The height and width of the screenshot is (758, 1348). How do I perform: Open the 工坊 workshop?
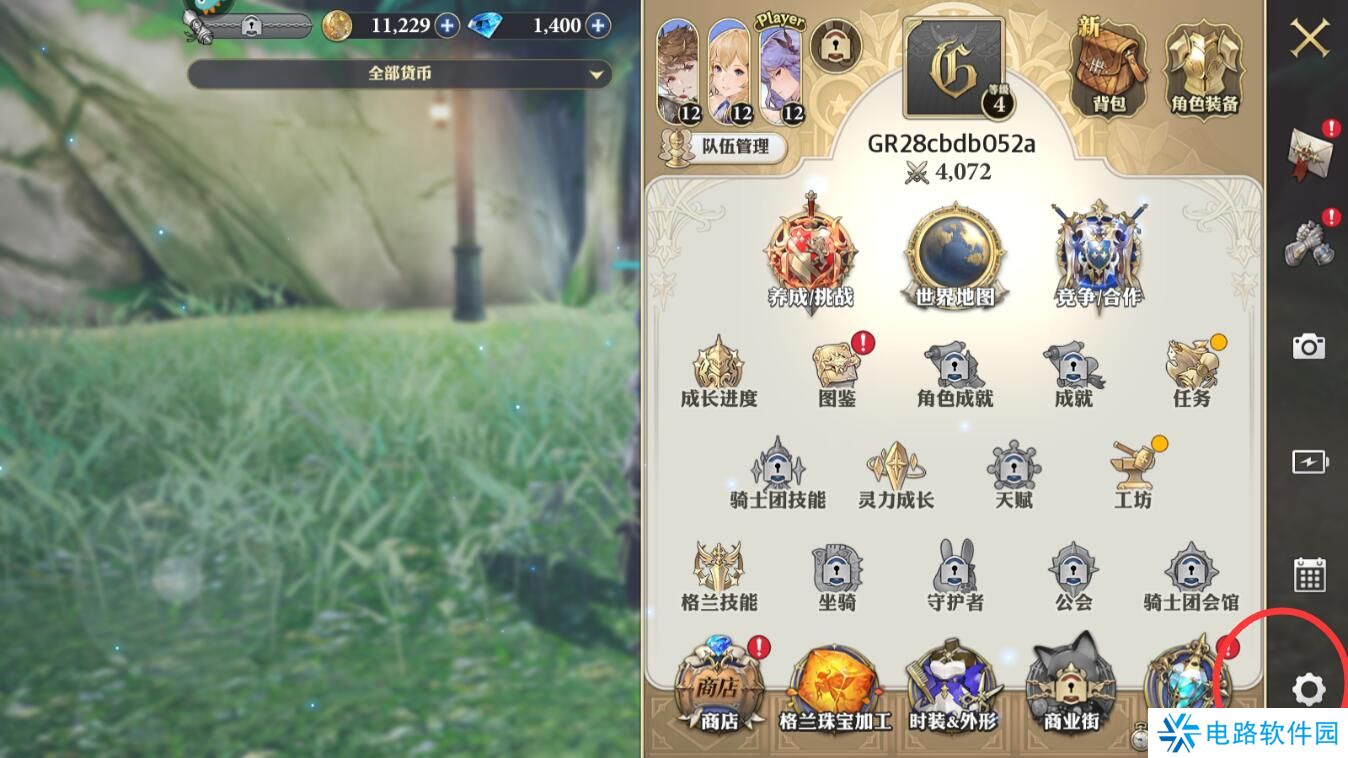click(x=1132, y=476)
